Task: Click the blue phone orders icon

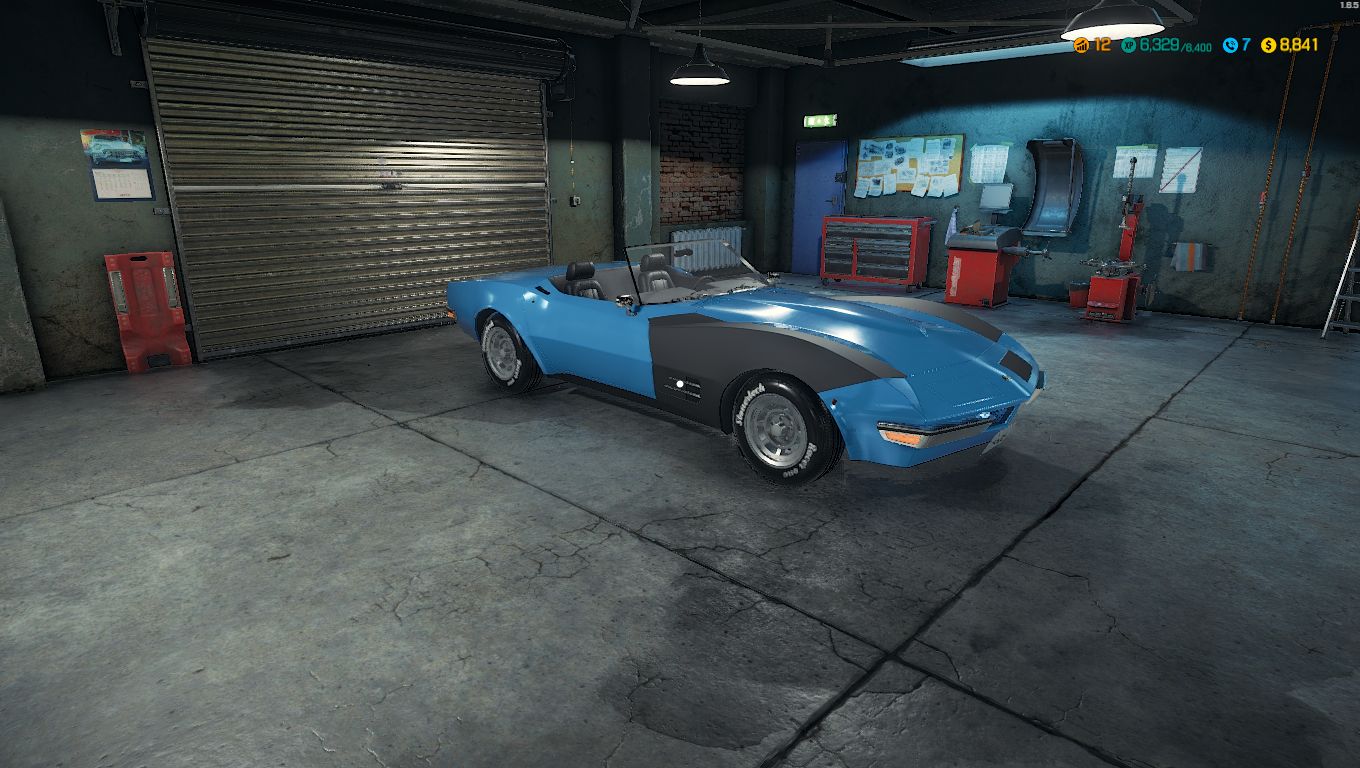Action: [x=1228, y=44]
